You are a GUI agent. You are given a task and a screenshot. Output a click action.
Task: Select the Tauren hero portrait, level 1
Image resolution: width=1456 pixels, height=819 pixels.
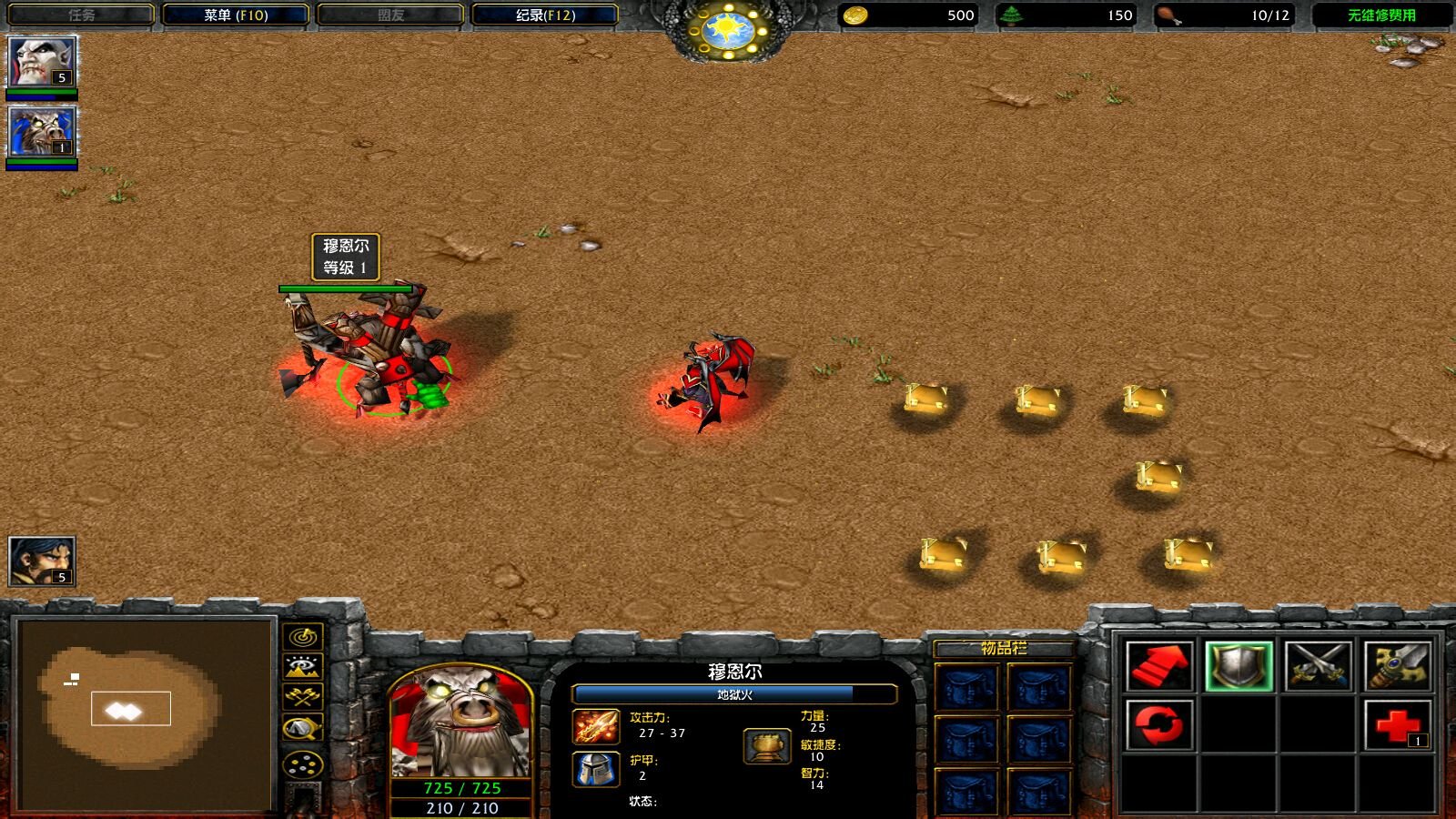point(42,131)
